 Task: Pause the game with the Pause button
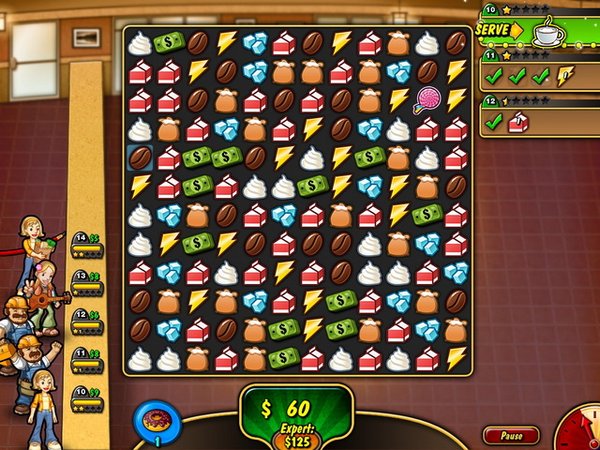pyautogui.click(x=511, y=435)
